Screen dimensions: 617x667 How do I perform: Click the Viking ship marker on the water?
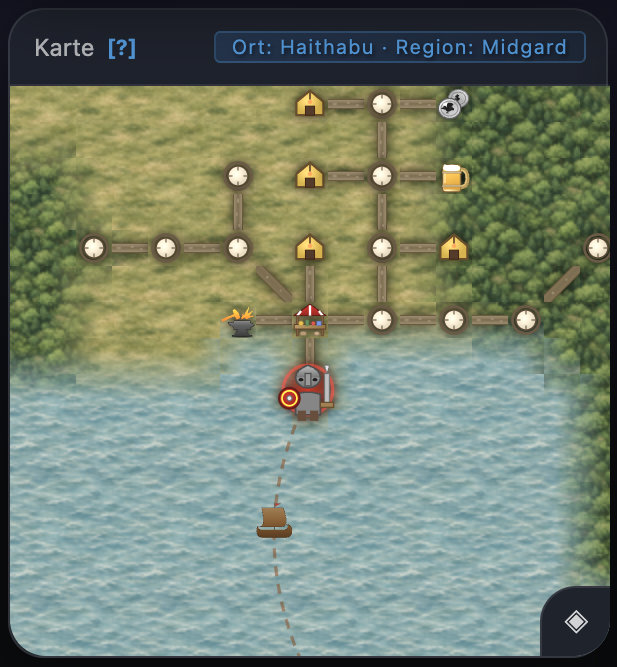274,522
